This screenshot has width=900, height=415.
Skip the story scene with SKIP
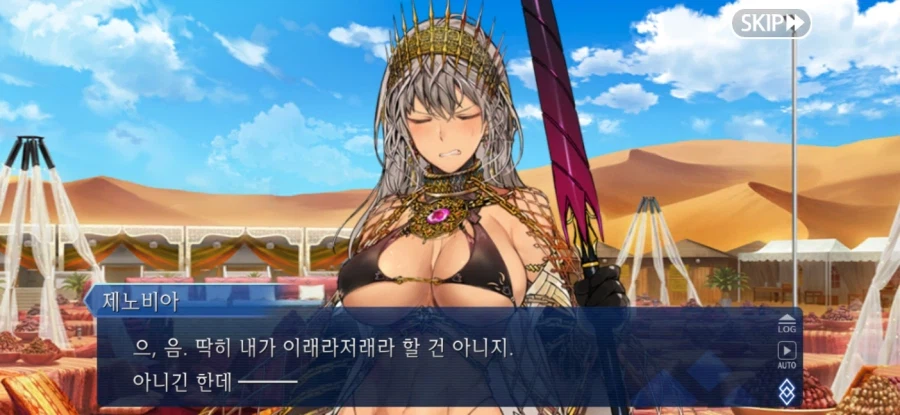point(770,23)
